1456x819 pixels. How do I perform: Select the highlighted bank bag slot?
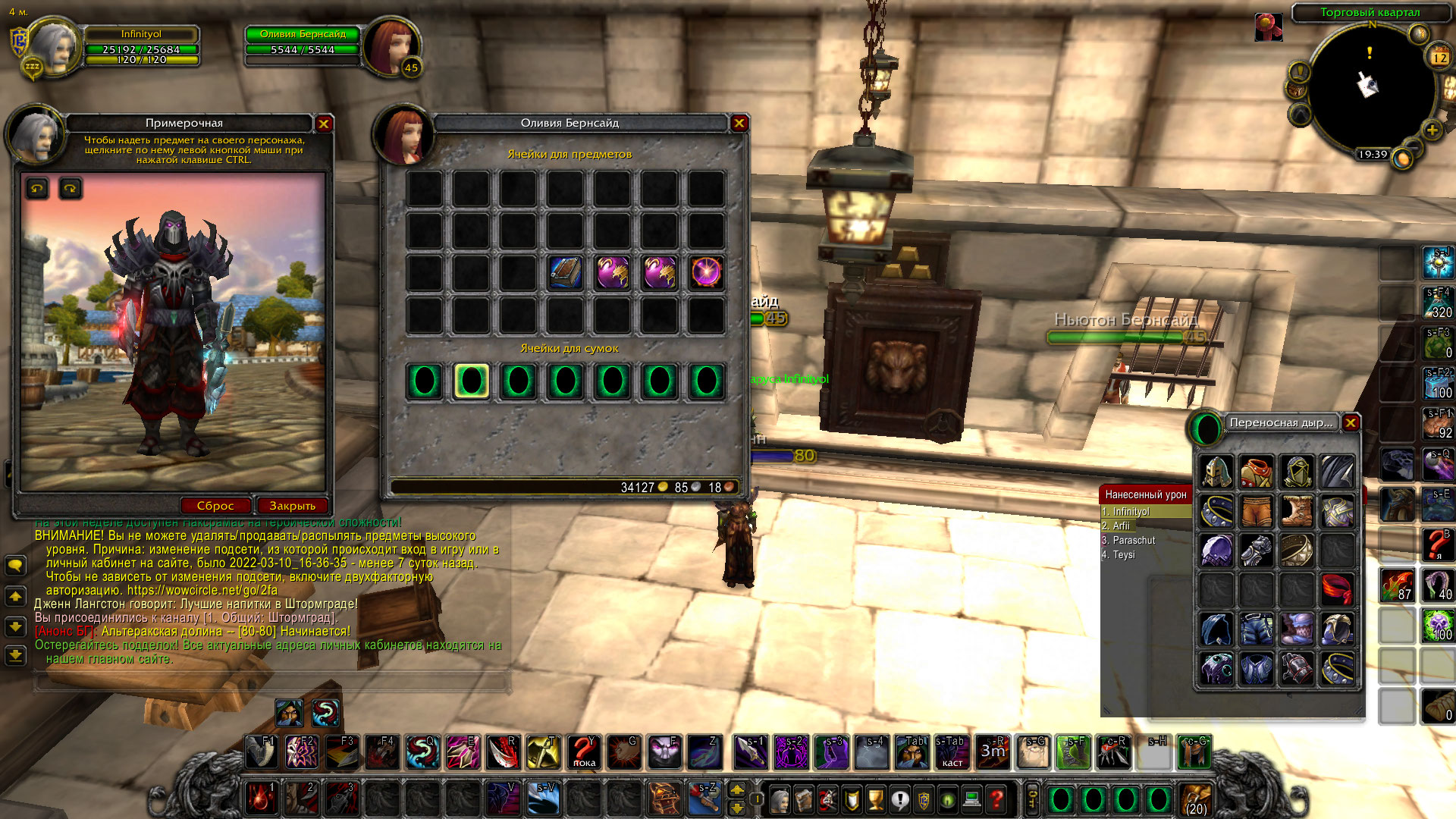click(471, 381)
